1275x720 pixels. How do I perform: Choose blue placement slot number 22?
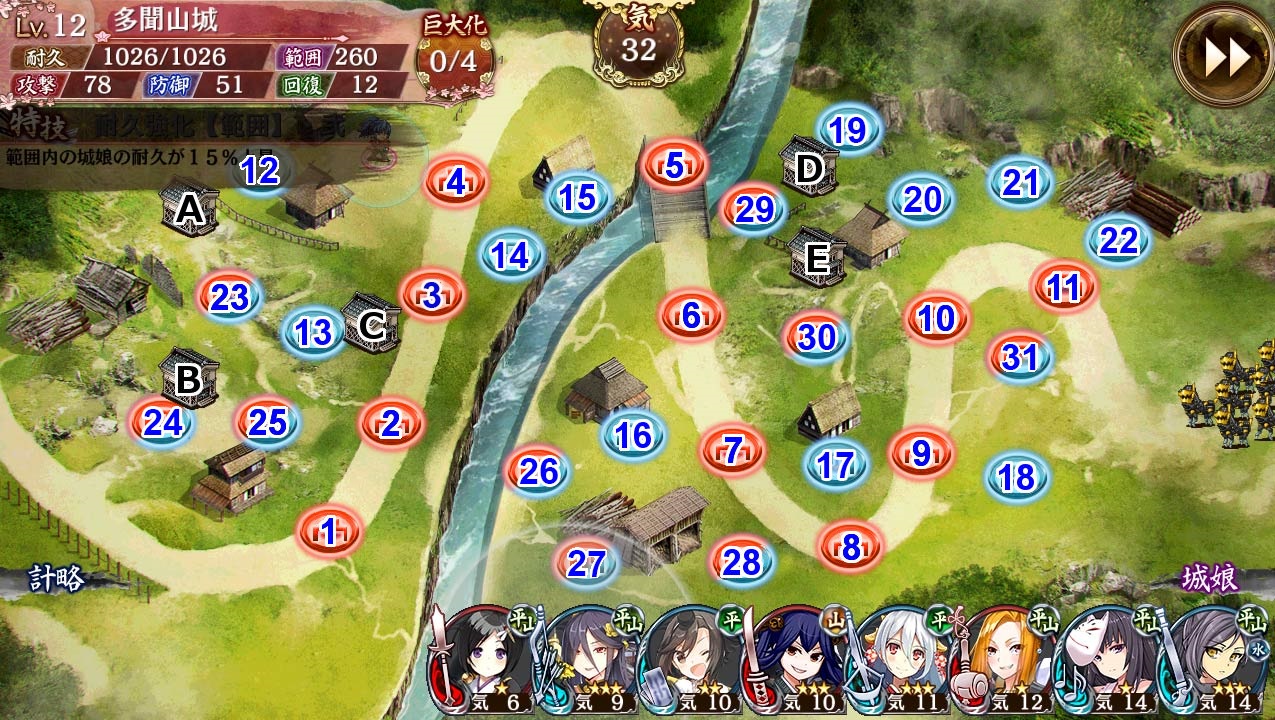click(1119, 241)
